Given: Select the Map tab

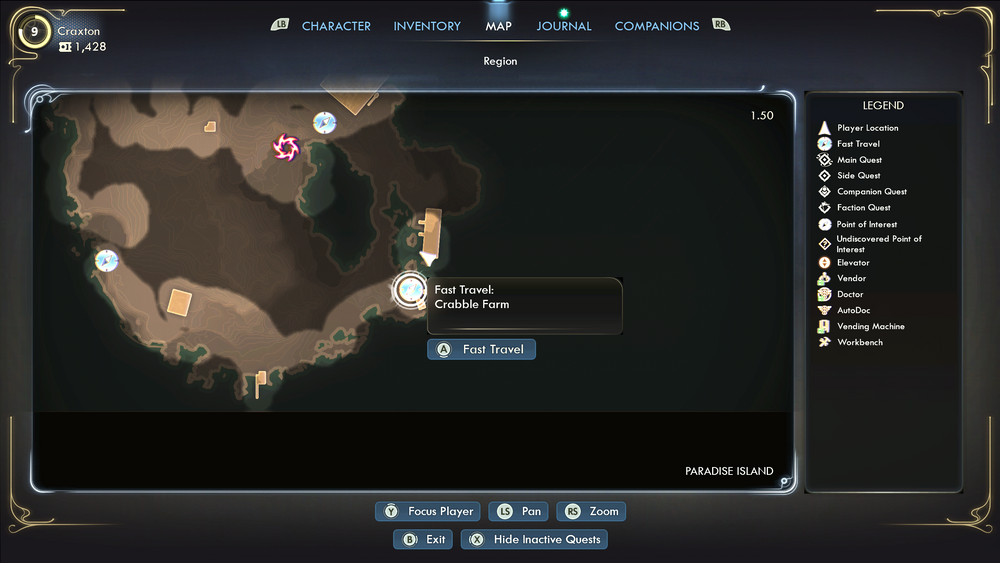Looking at the screenshot, I should (498, 26).
